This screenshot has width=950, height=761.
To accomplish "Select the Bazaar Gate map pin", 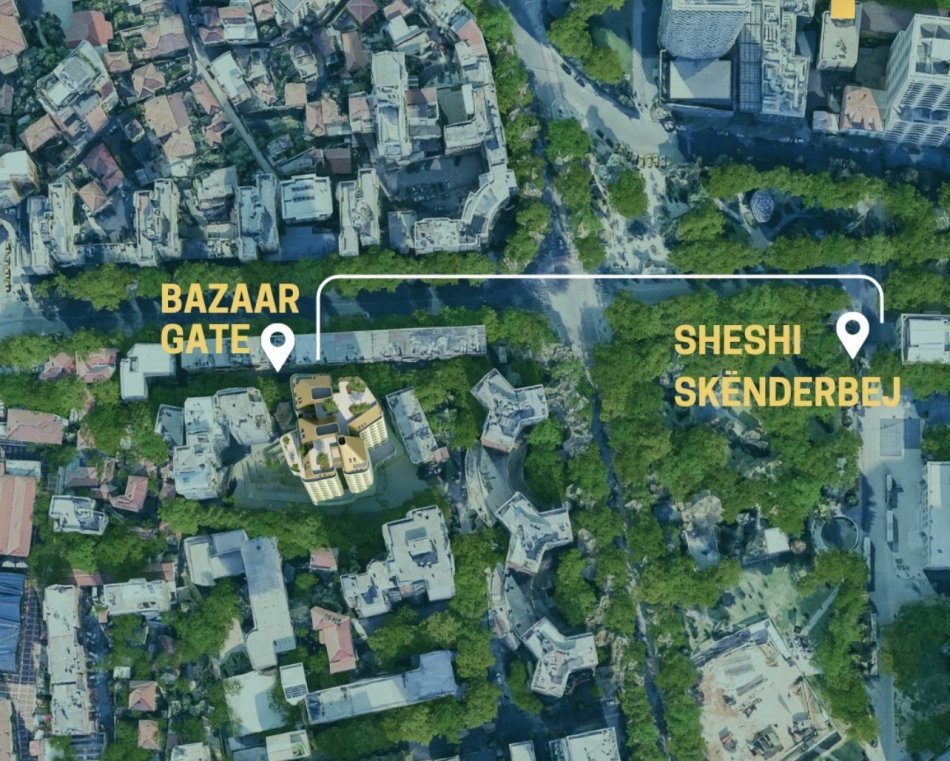I will point(276,345).
